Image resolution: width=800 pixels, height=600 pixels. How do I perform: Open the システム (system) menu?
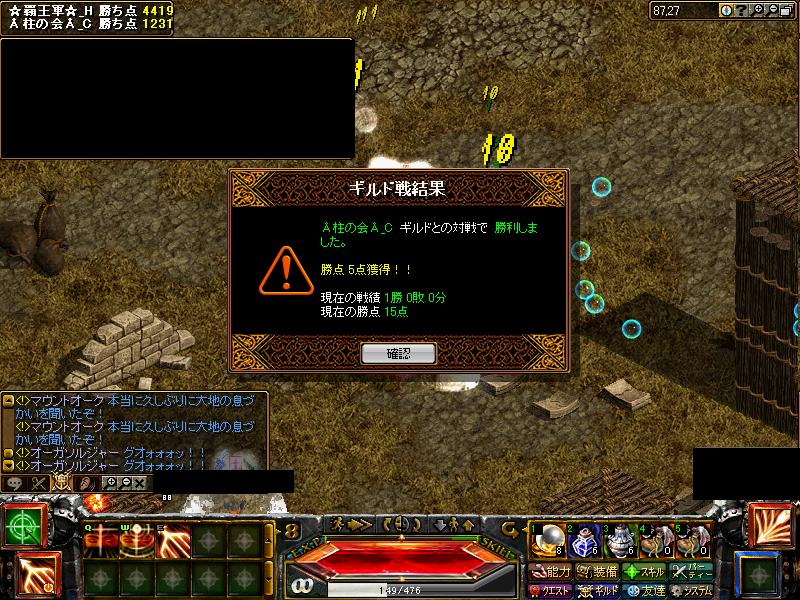click(x=693, y=591)
